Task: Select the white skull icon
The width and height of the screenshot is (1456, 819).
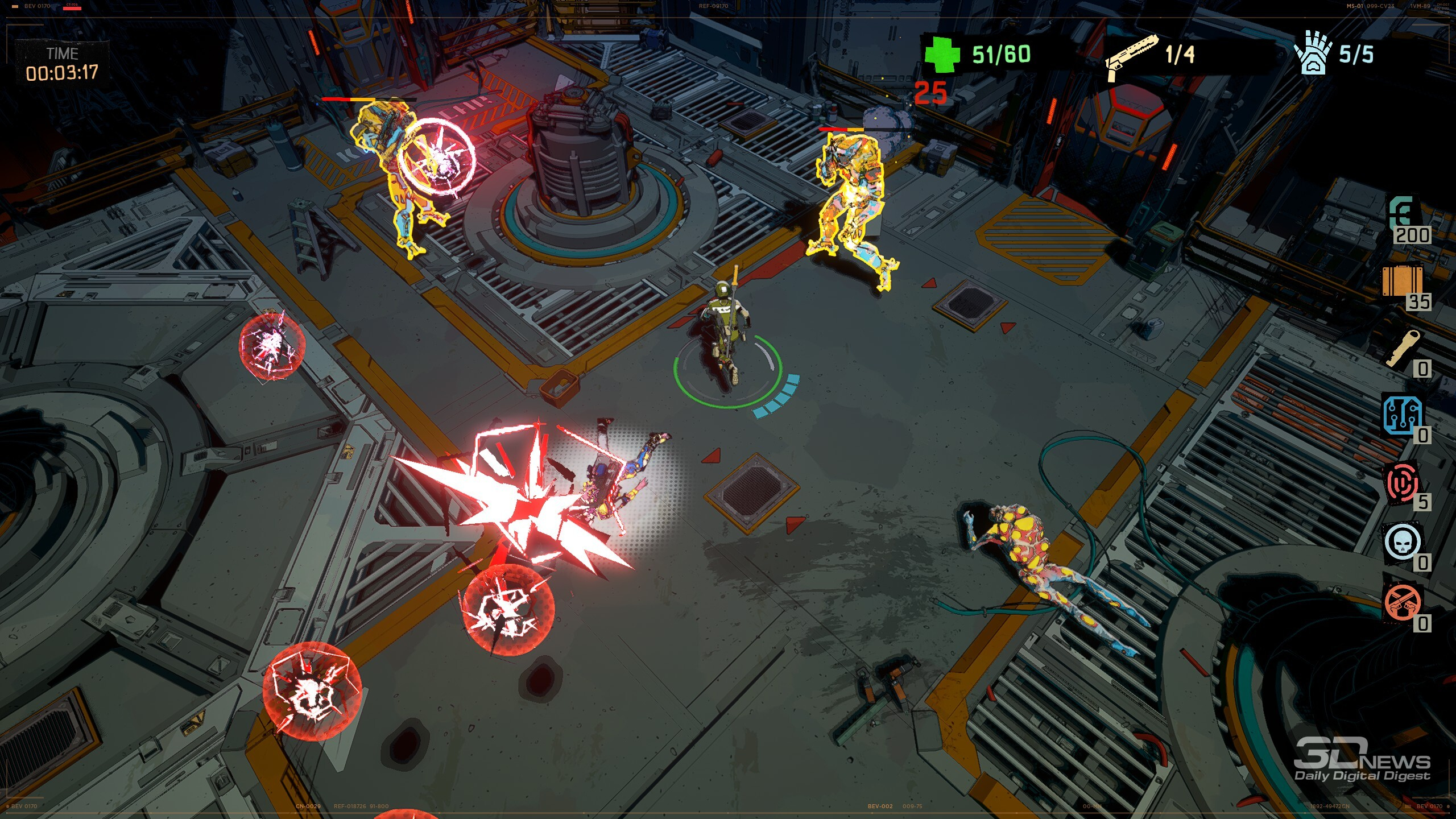Action: (1402, 543)
